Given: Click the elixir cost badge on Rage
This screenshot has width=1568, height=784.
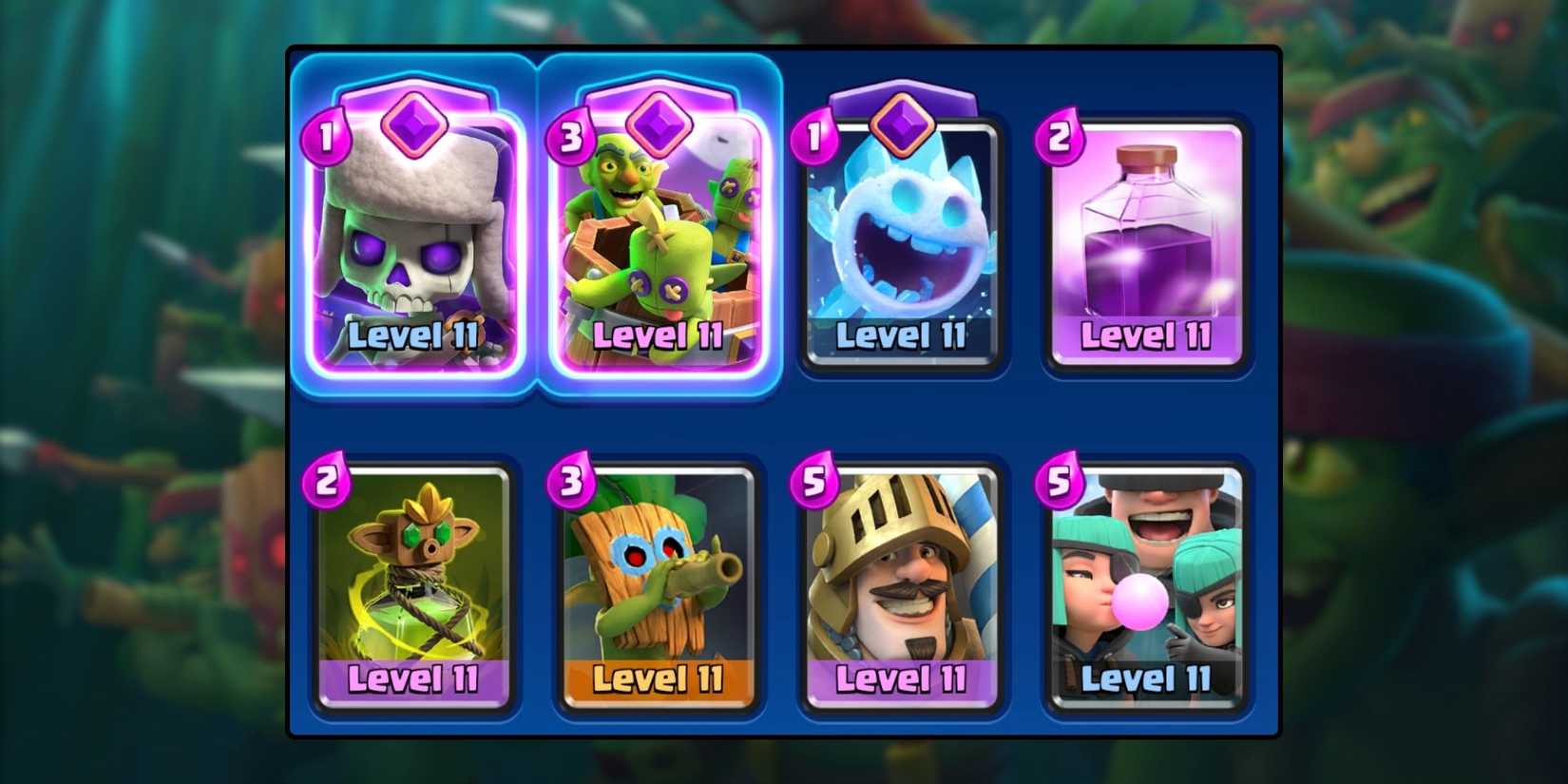Looking at the screenshot, I should (1059, 136).
